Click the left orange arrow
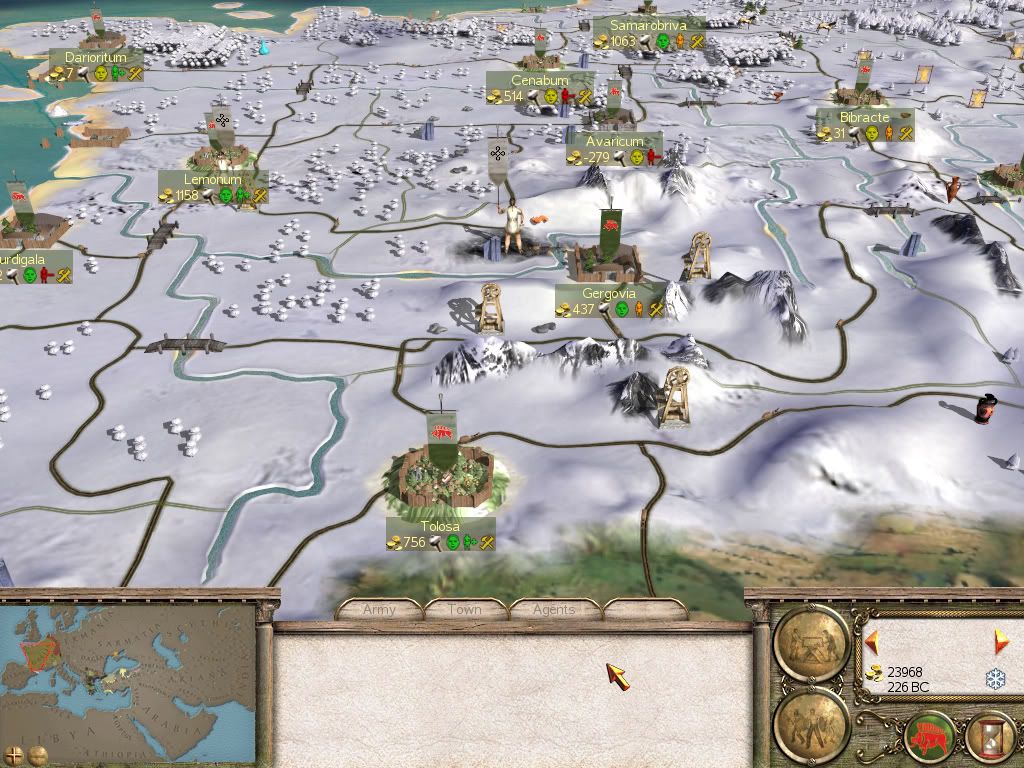1024x768 pixels. coord(872,641)
